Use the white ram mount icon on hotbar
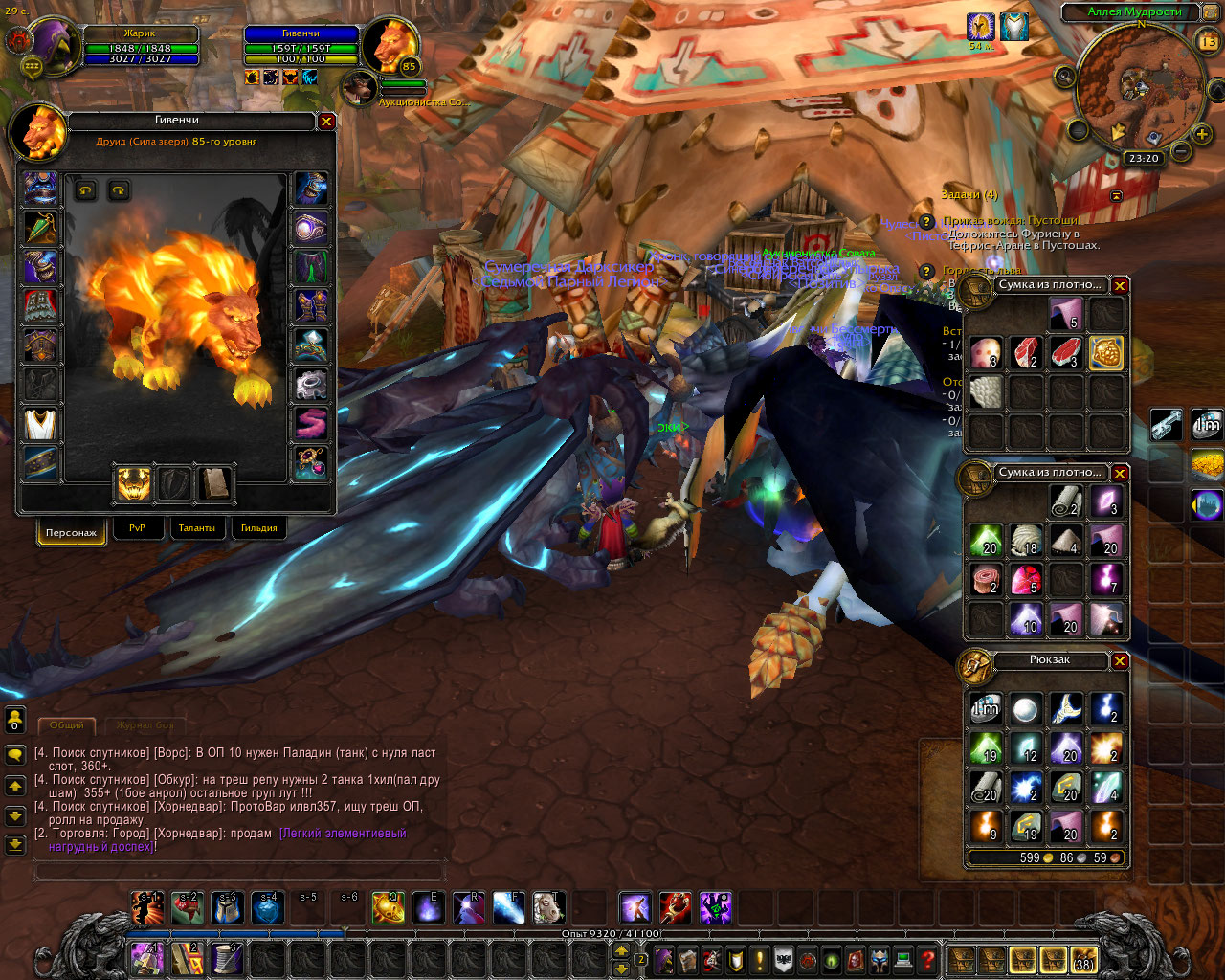 [548, 907]
